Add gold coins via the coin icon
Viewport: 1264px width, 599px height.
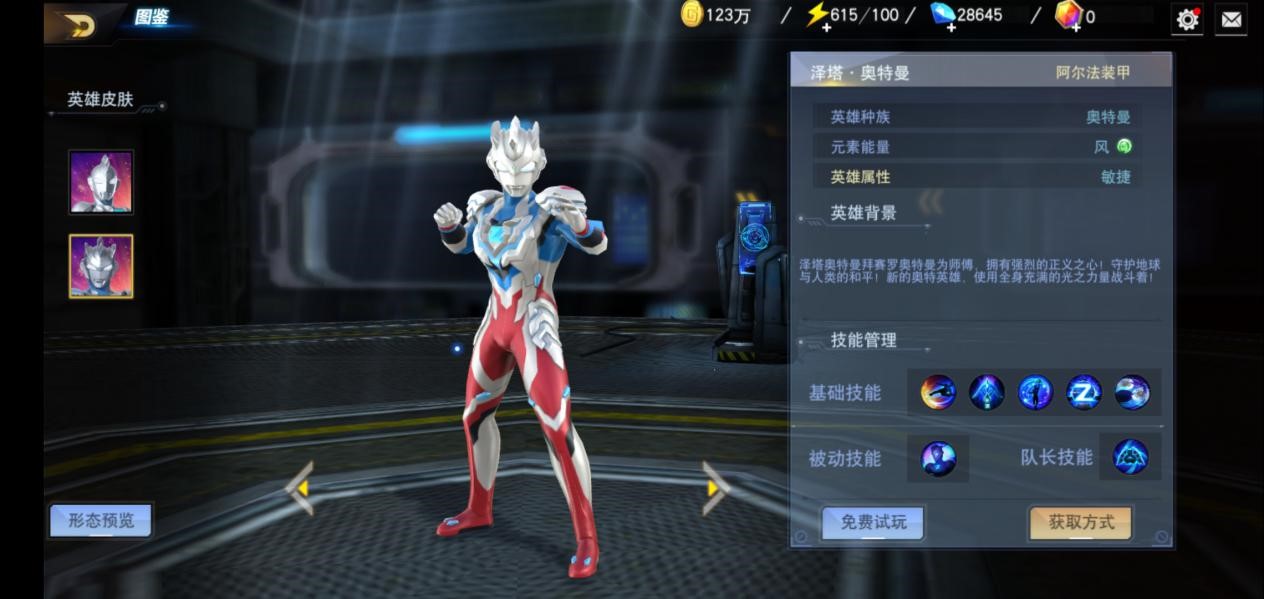tap(692, 15)
